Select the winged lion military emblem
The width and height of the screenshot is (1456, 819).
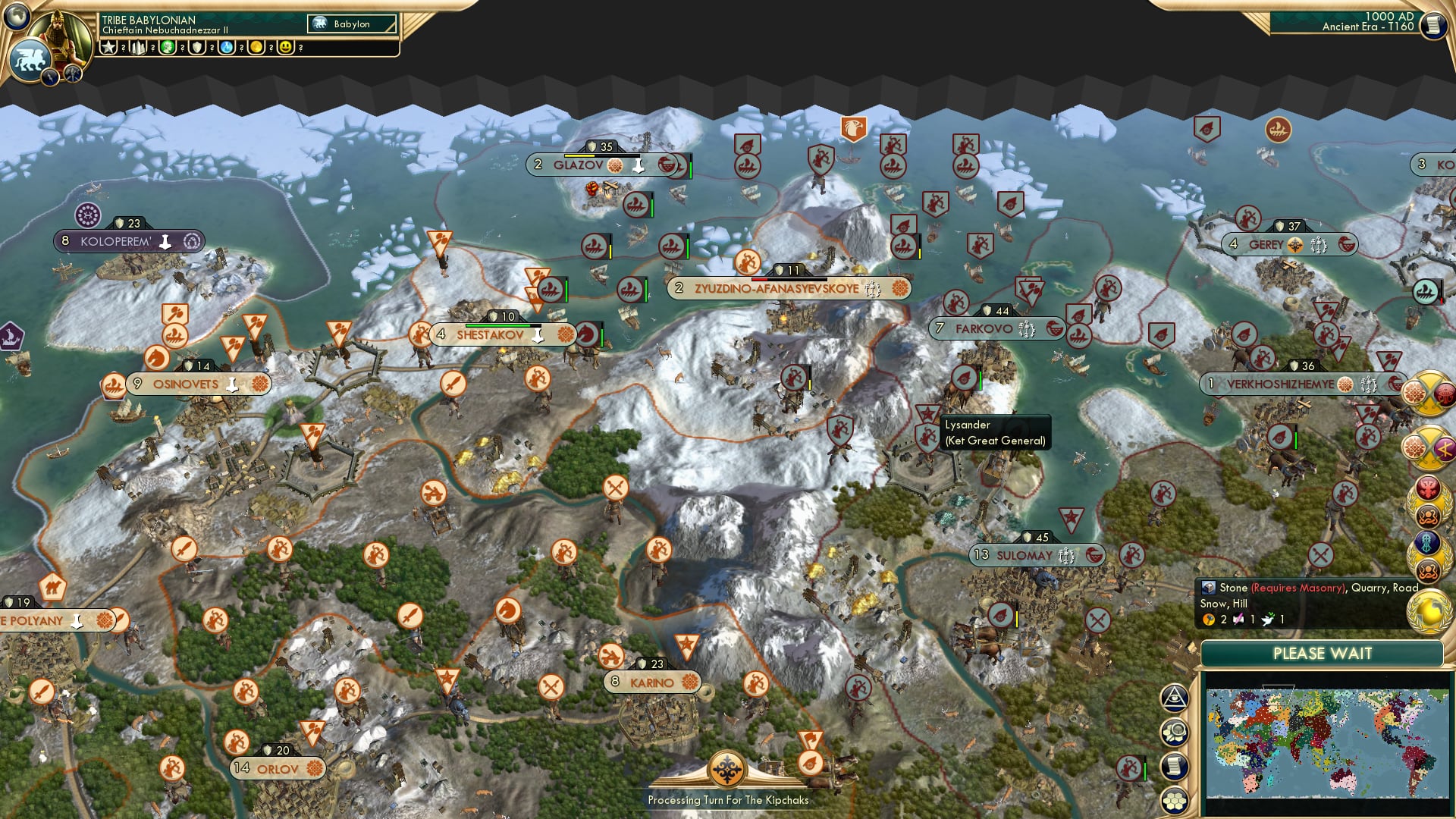click(31, 60)
